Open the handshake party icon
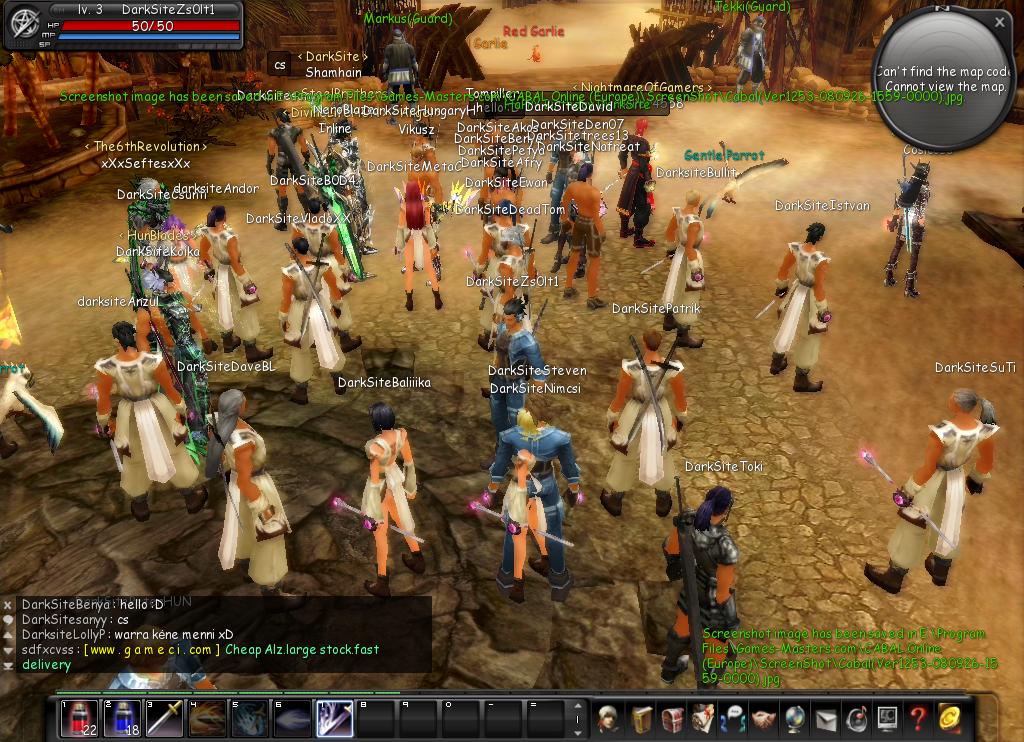Image resolution: width=1024 pixels, height=742 pixels. [764, 718]
